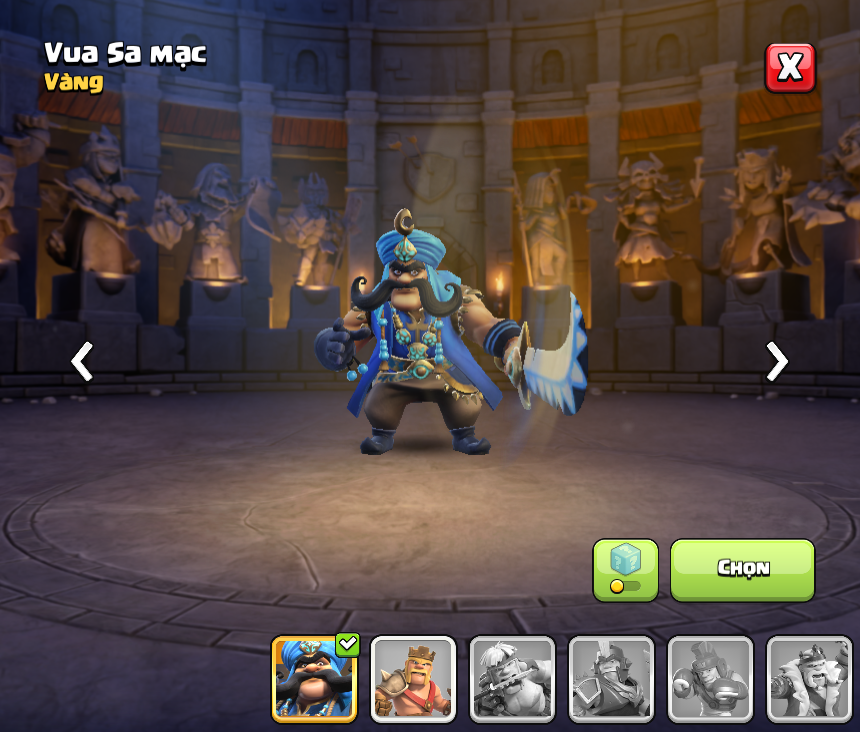Confirm skin with the Chọn button
Image resolution: width=860 pixels, height=732 pixels.
point(742,569)
